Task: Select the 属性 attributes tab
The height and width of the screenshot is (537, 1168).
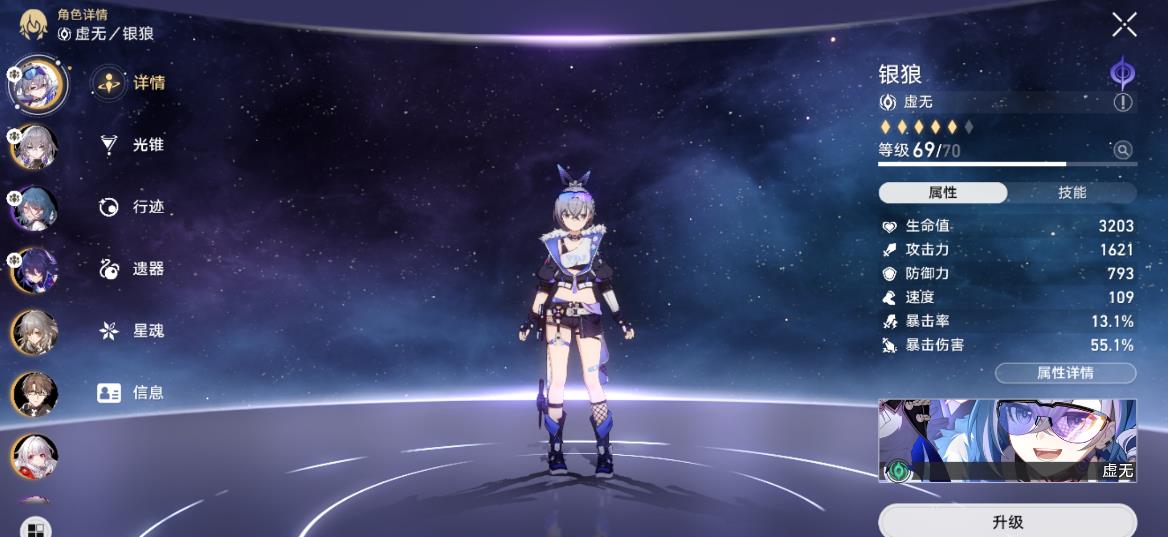Action: click(x=943, y=193)
